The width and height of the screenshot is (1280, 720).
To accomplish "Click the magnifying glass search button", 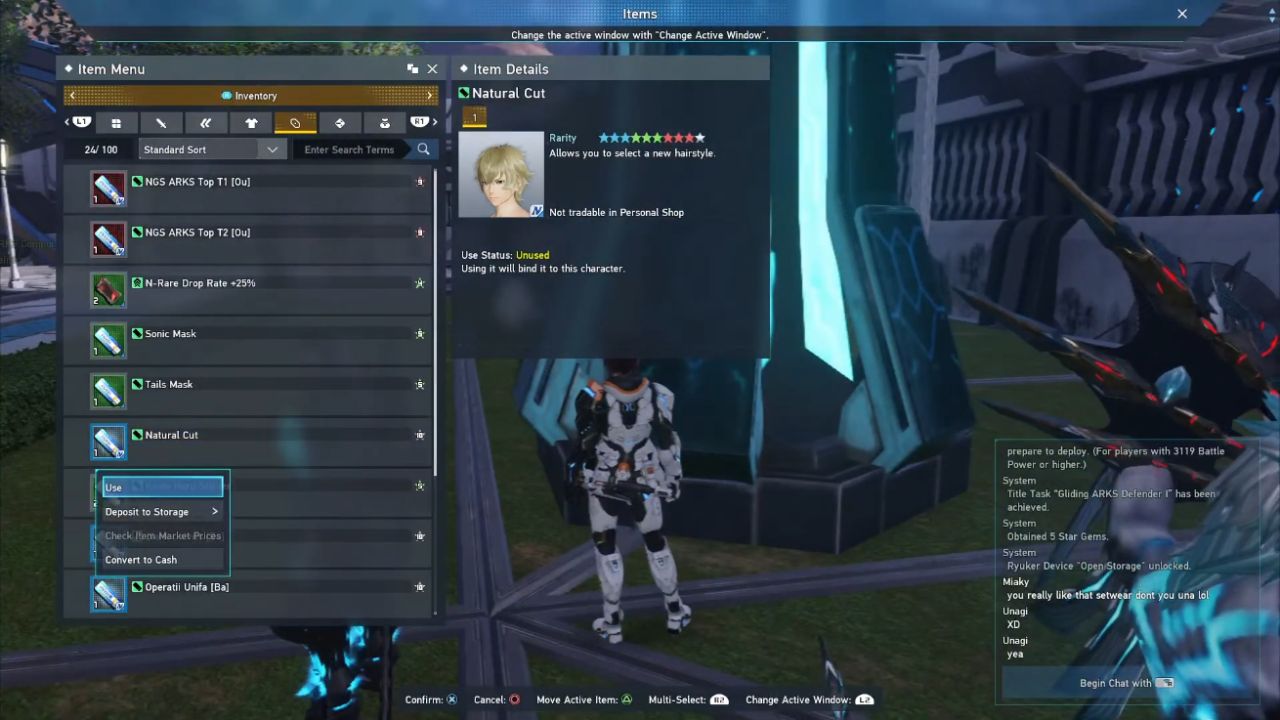I will pos(424,150).
